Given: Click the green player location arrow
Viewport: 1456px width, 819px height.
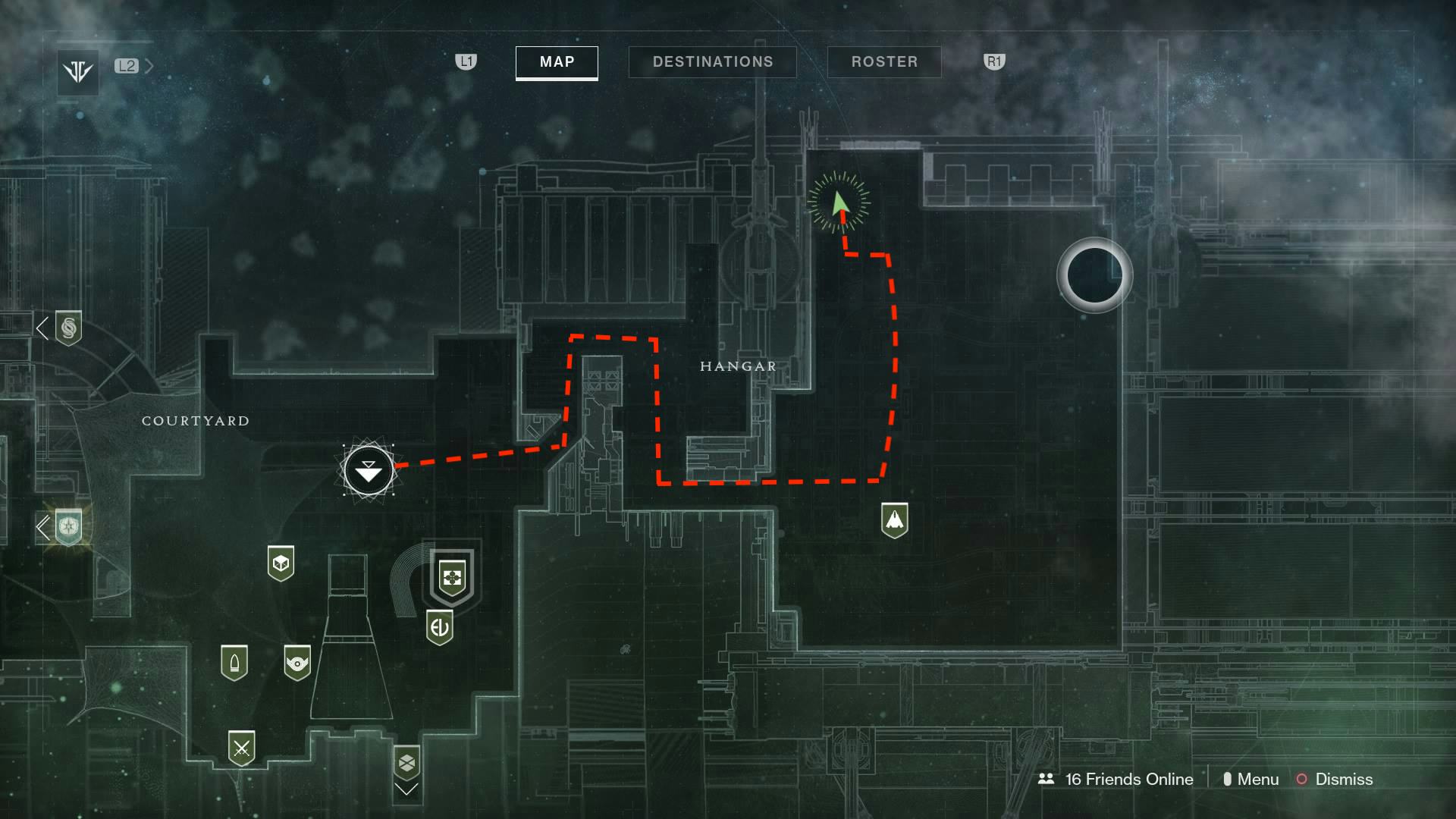Looking at the screenshot, I should [x=839, y=203].
